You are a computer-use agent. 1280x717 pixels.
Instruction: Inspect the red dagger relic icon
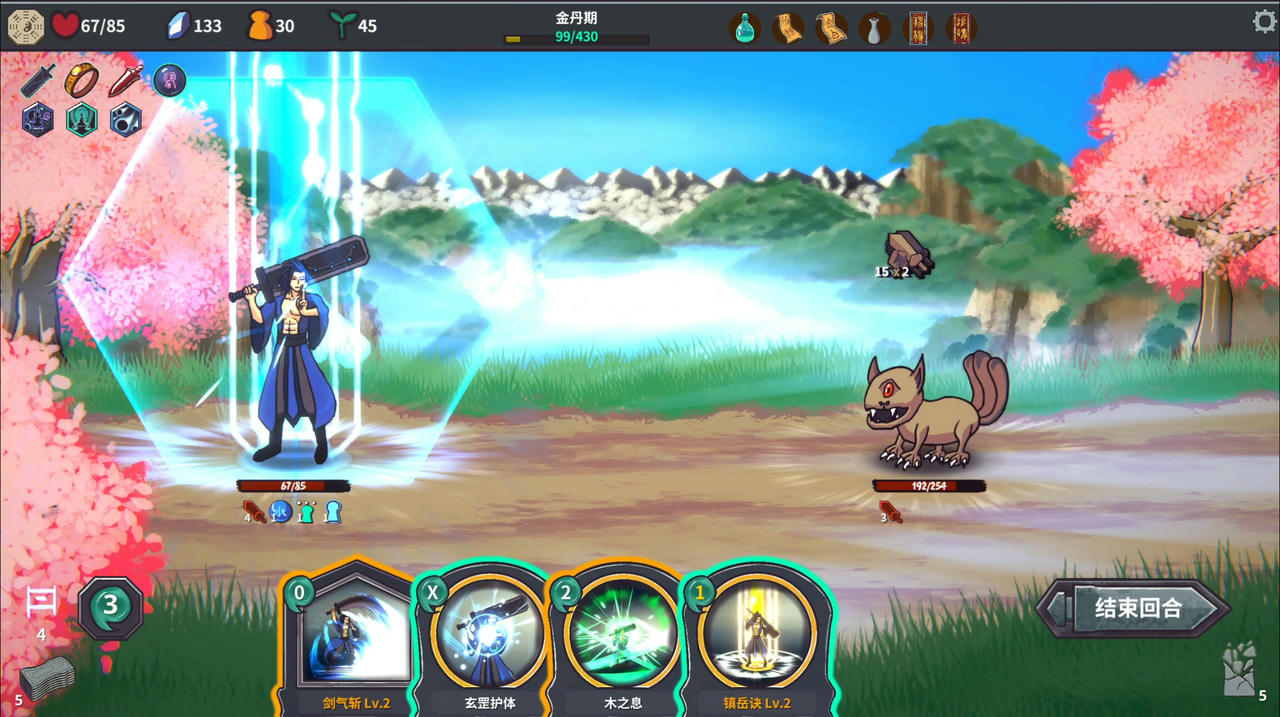coord(125,81)
